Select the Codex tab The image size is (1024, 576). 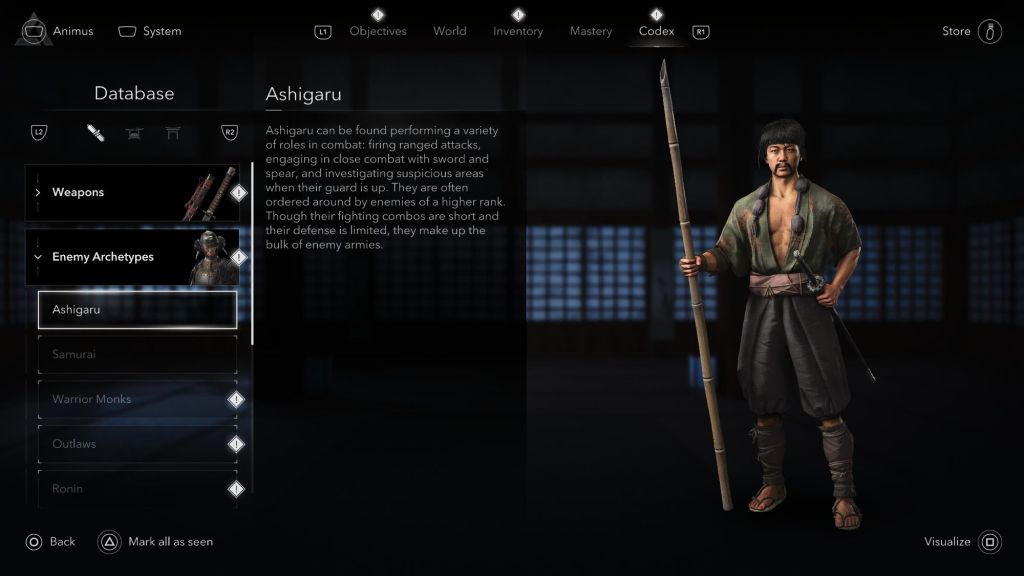pyautogui.click(x=656, y=31)
